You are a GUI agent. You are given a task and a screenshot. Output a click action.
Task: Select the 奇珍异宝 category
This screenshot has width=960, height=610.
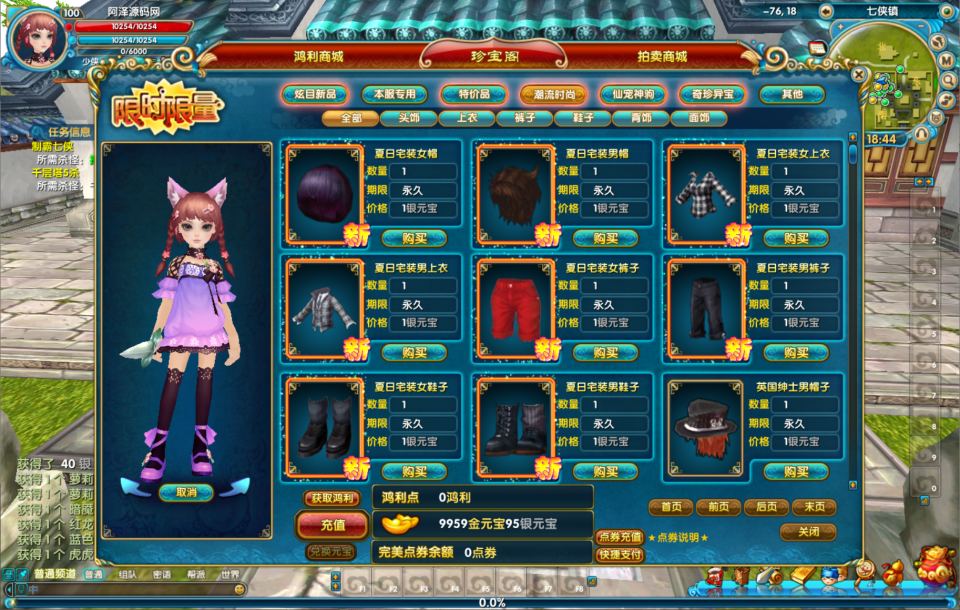point(712,95)
